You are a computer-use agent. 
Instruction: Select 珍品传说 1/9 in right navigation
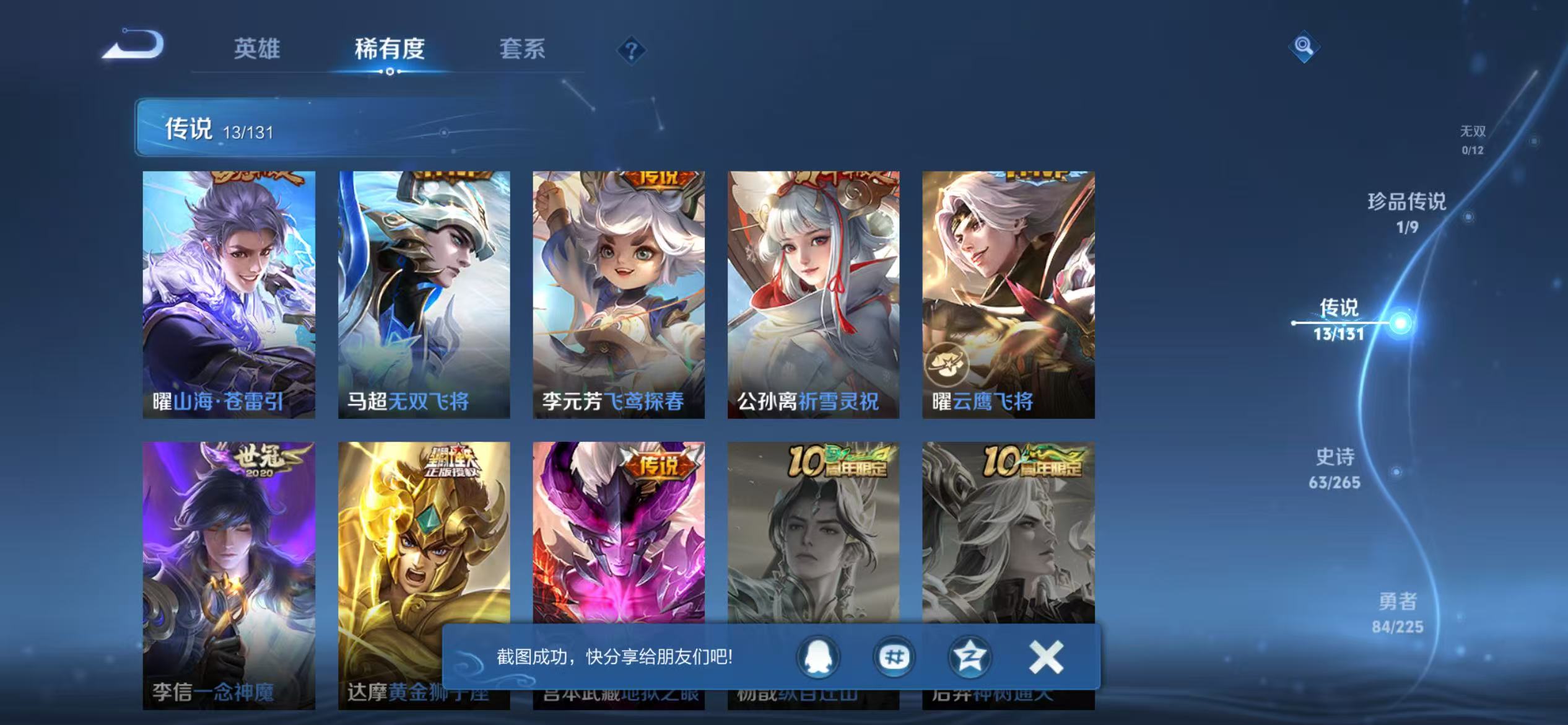click(x=1406, y=214)
